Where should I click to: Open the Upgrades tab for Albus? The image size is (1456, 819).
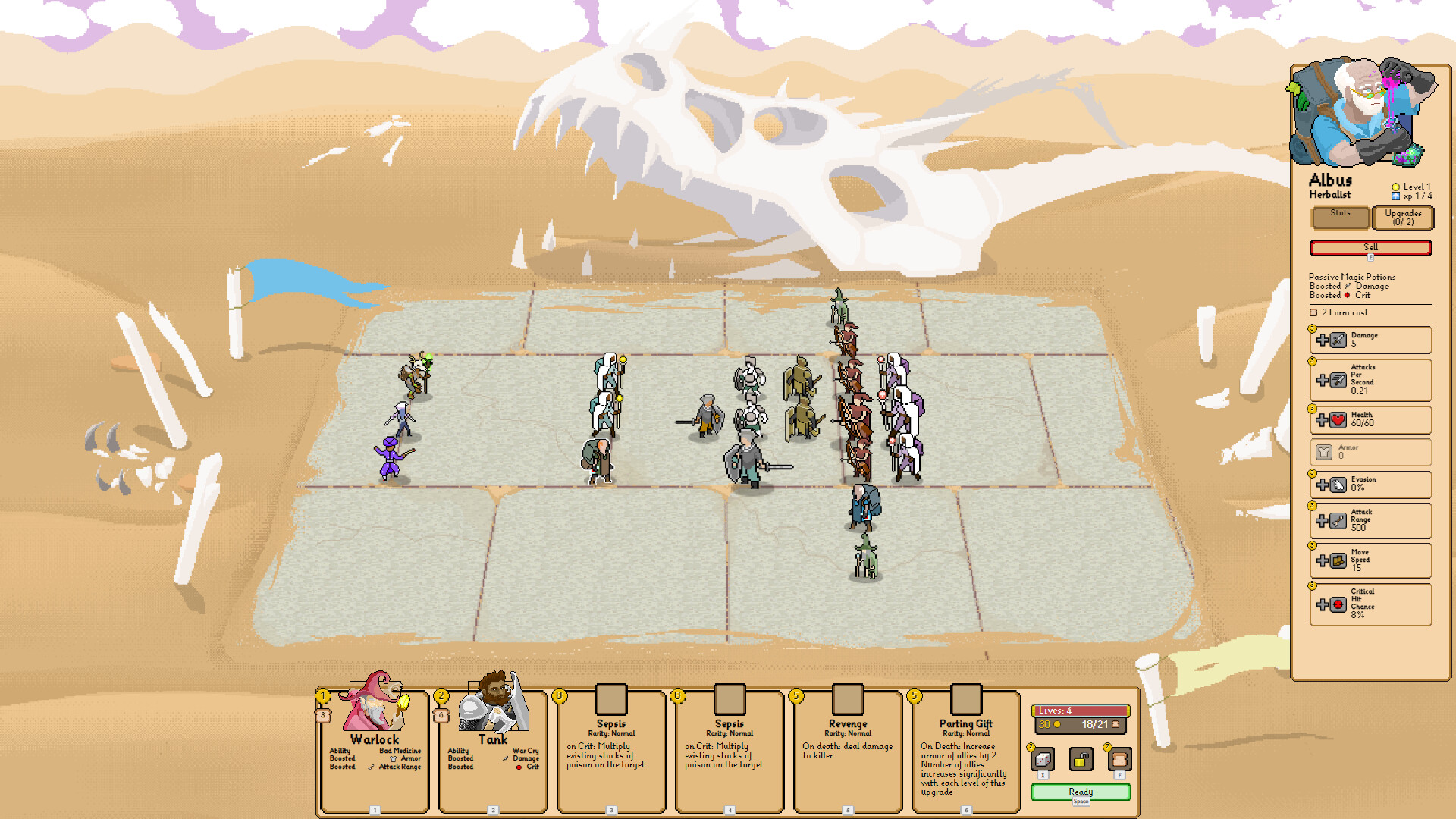point(1403,218)
